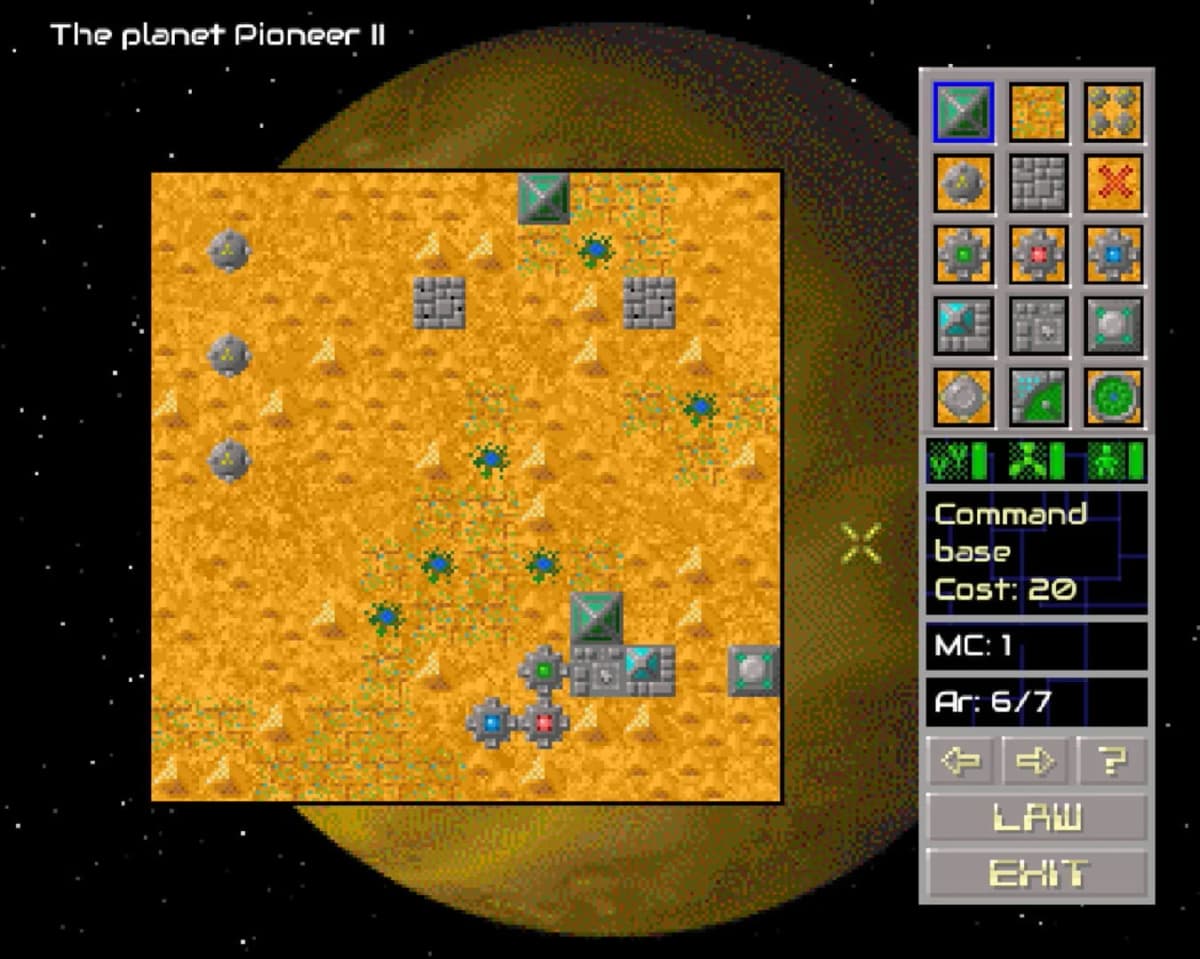The height and width of the screenshot is (959, 1200).
Task: Select the green quarter-circle building with cyan dots
Action: [1038, 396]
